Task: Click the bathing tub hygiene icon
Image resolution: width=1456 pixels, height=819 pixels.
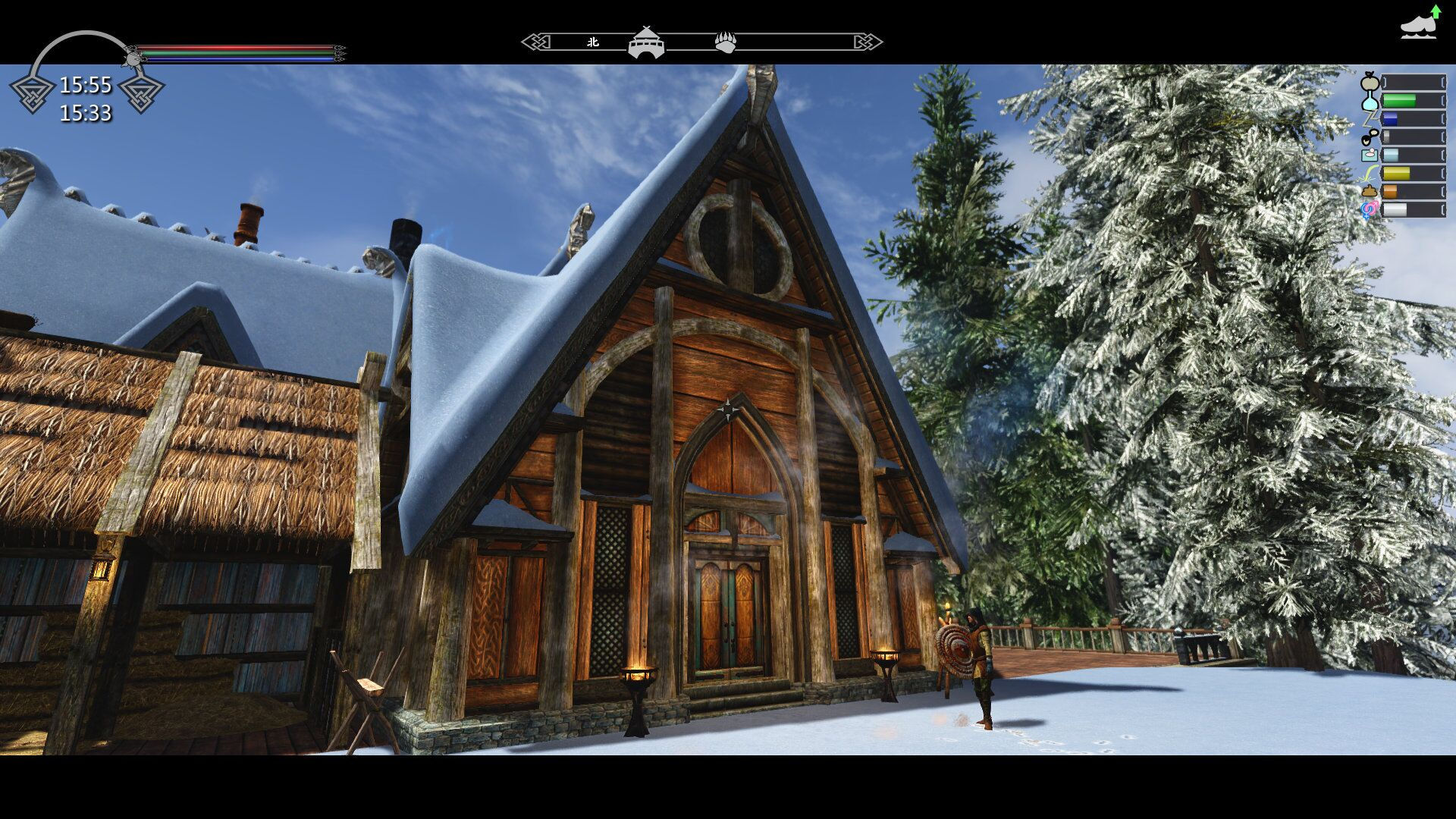Action: coord(1370,155)
